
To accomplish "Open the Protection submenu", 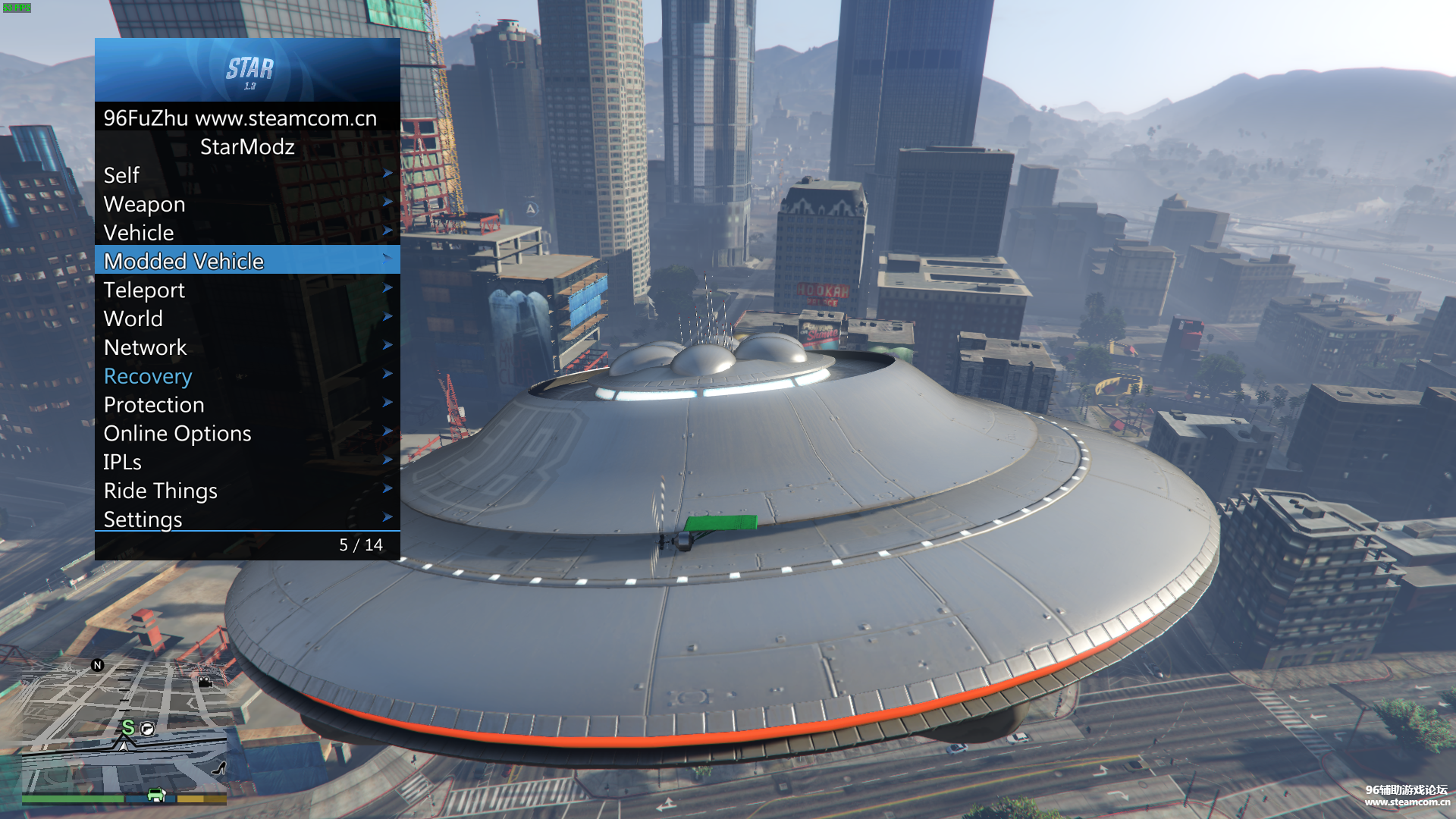I will tap(246, 405).
